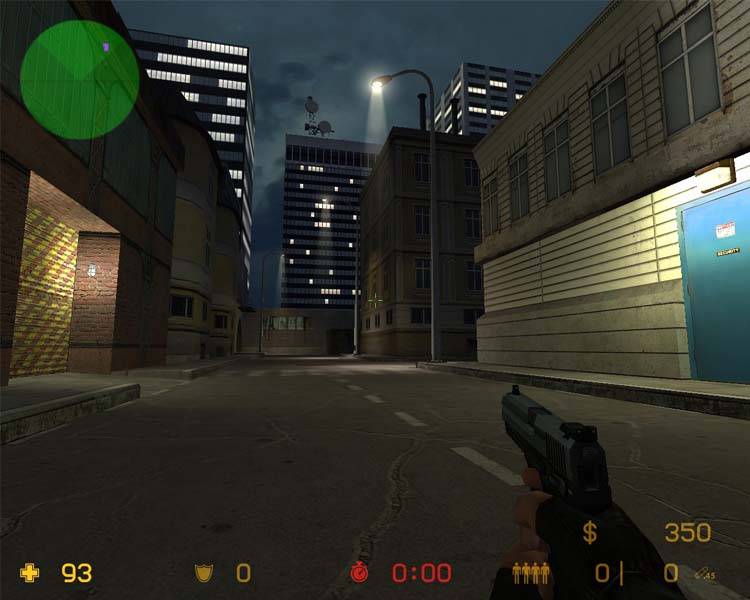The image size is (750, 600).
Task: Click the bullet ammo type icon
Action: pos(707,574)
